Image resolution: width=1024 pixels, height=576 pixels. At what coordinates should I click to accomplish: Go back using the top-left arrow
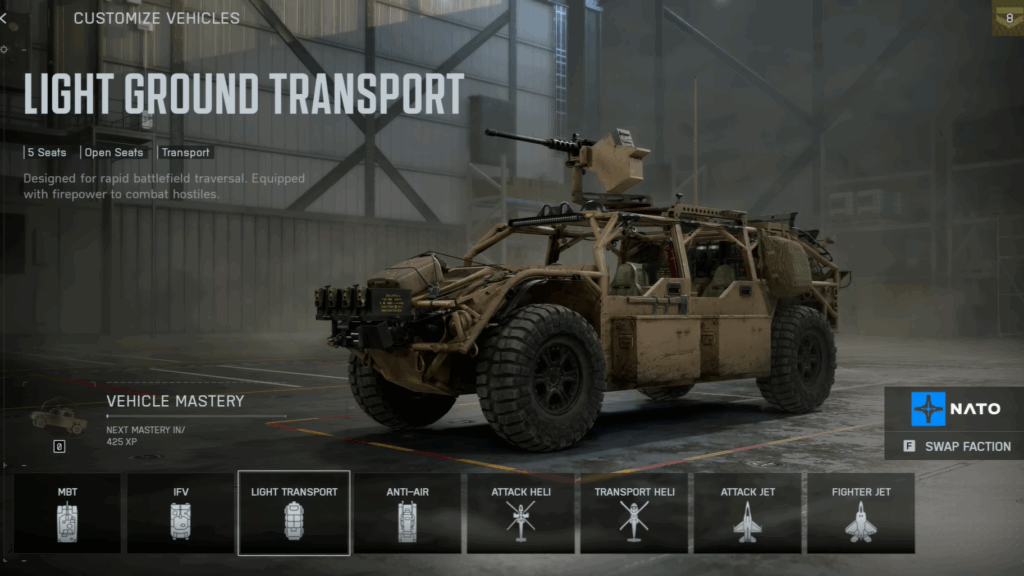(x=4, y=18)
